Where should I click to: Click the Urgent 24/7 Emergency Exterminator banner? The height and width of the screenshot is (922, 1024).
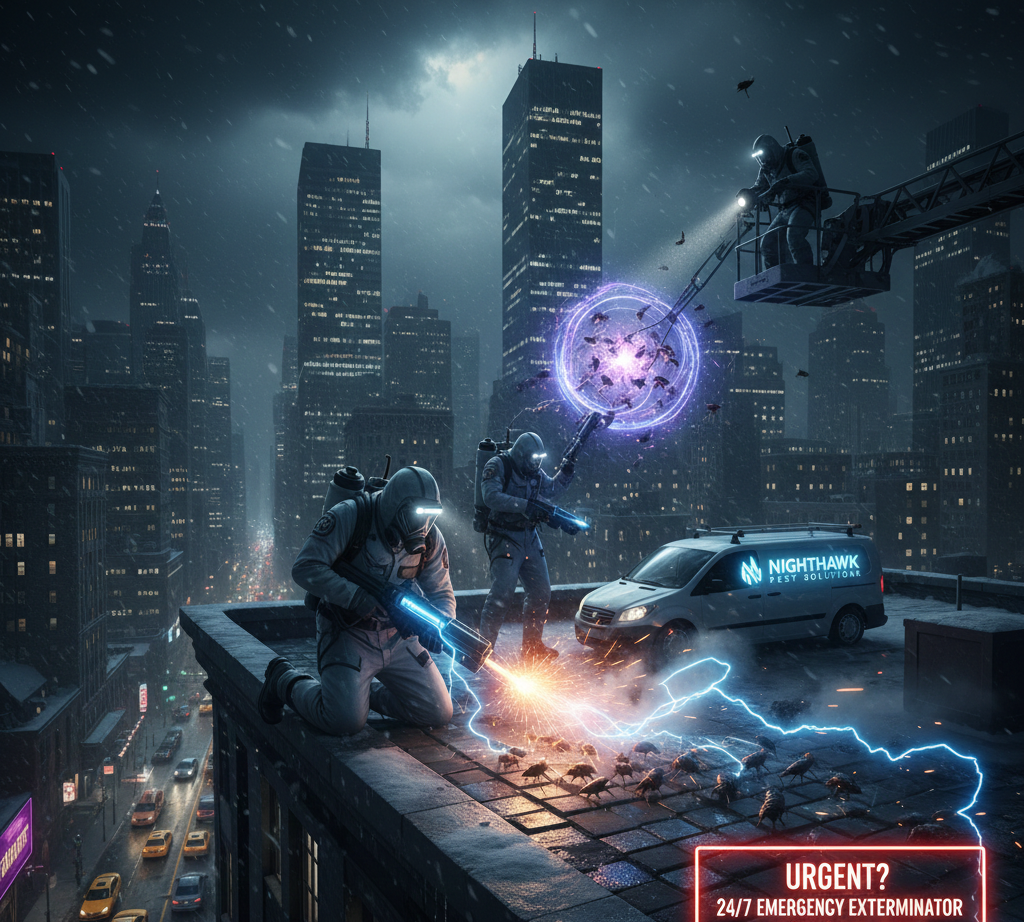(840, 886)
